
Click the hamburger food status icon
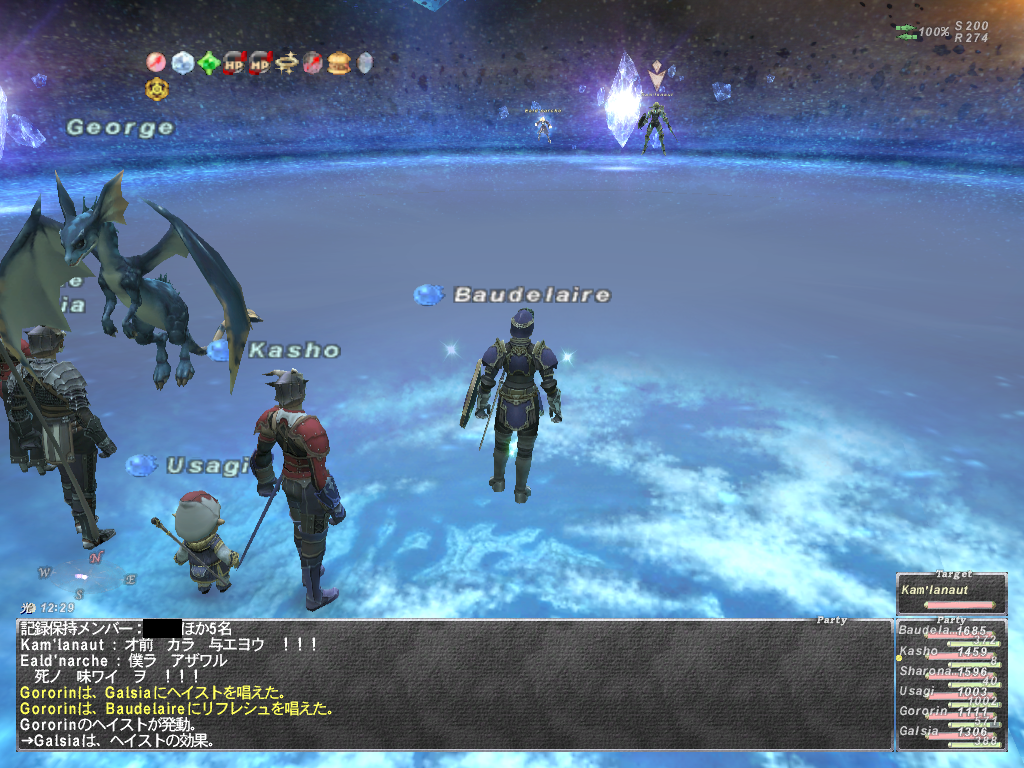[x=339, y=63]
